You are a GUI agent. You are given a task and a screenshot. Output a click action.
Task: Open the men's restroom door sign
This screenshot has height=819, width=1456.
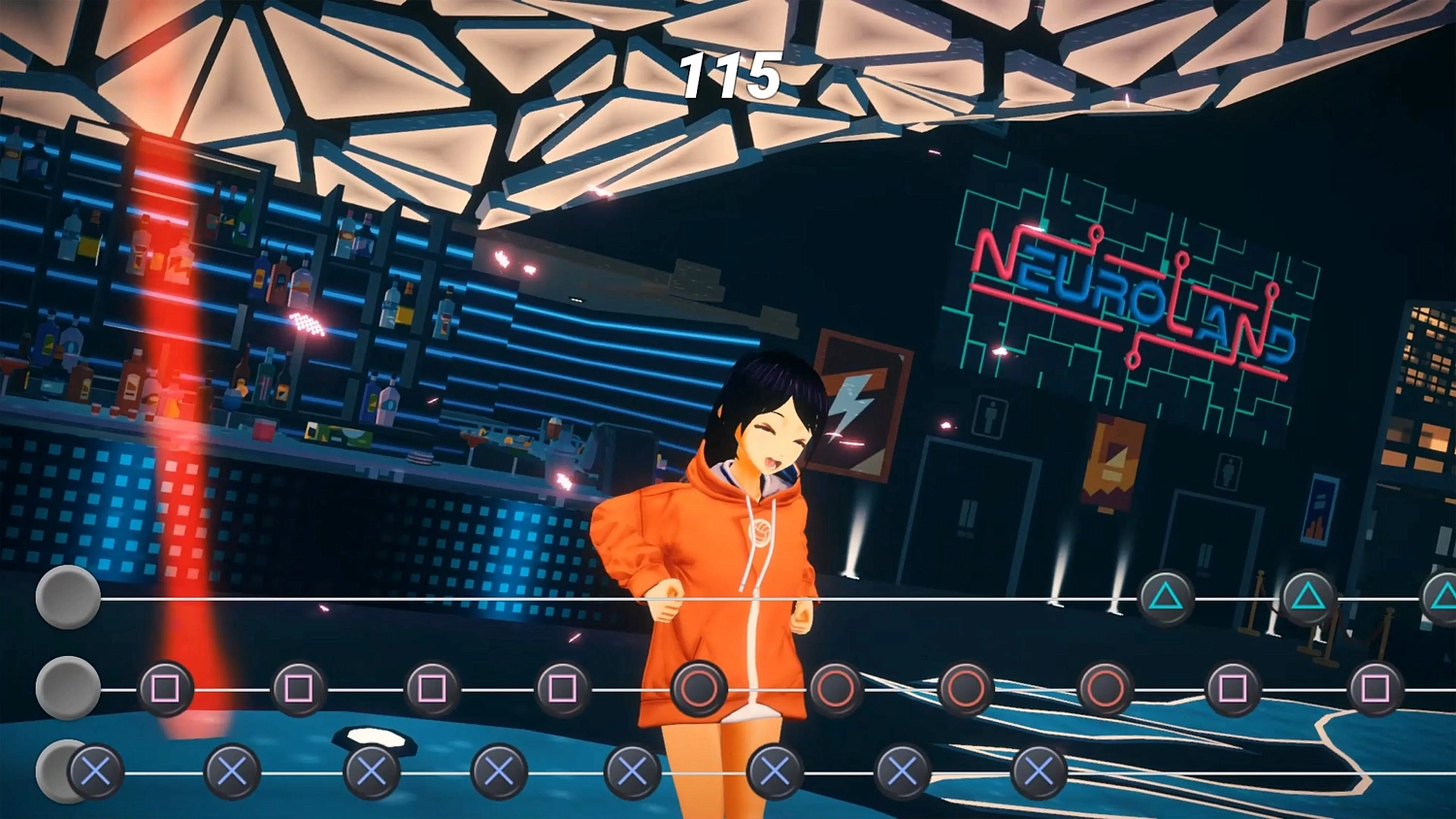(988, 417)
